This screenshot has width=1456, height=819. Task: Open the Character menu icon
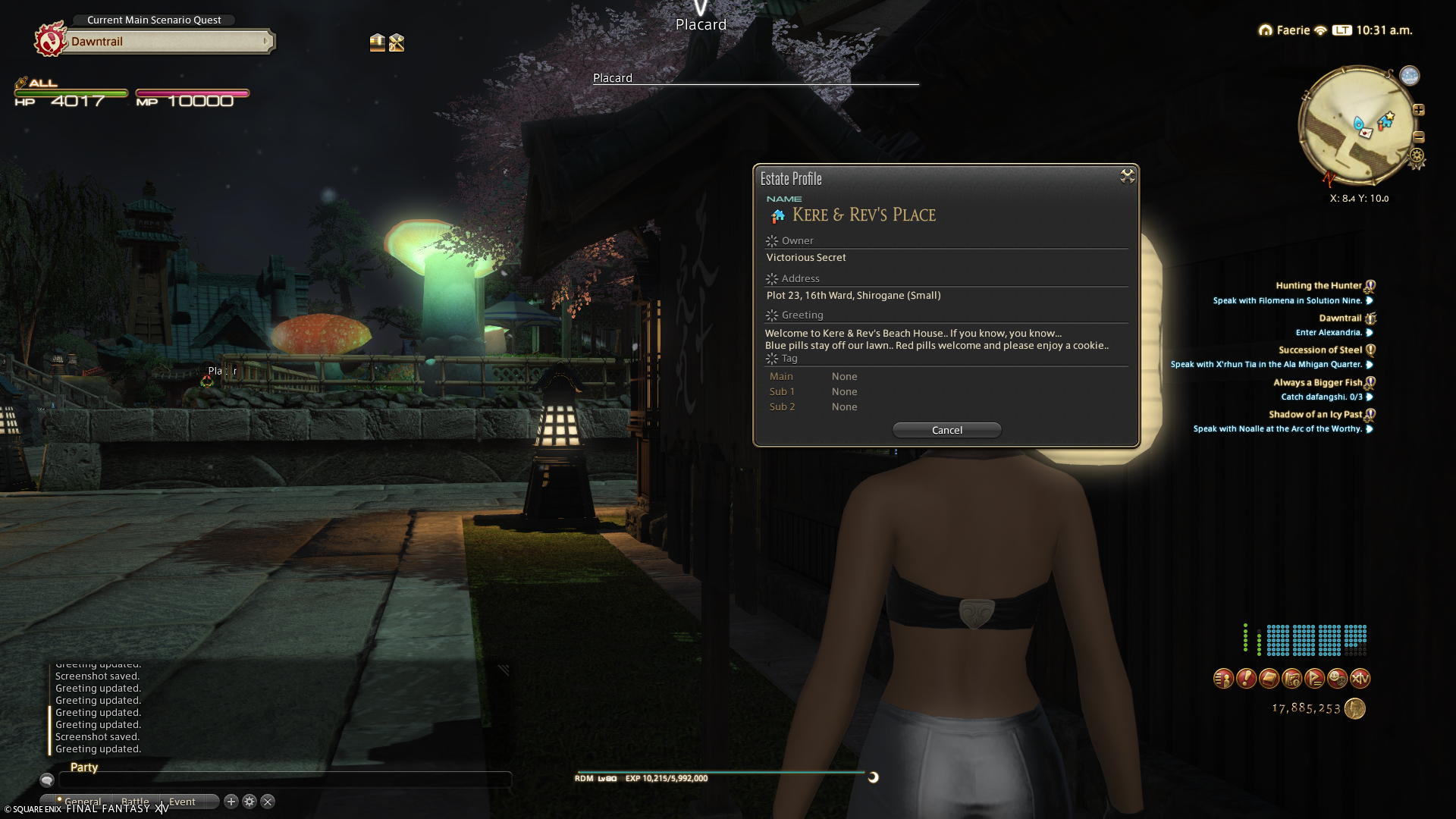[1223, 679]
